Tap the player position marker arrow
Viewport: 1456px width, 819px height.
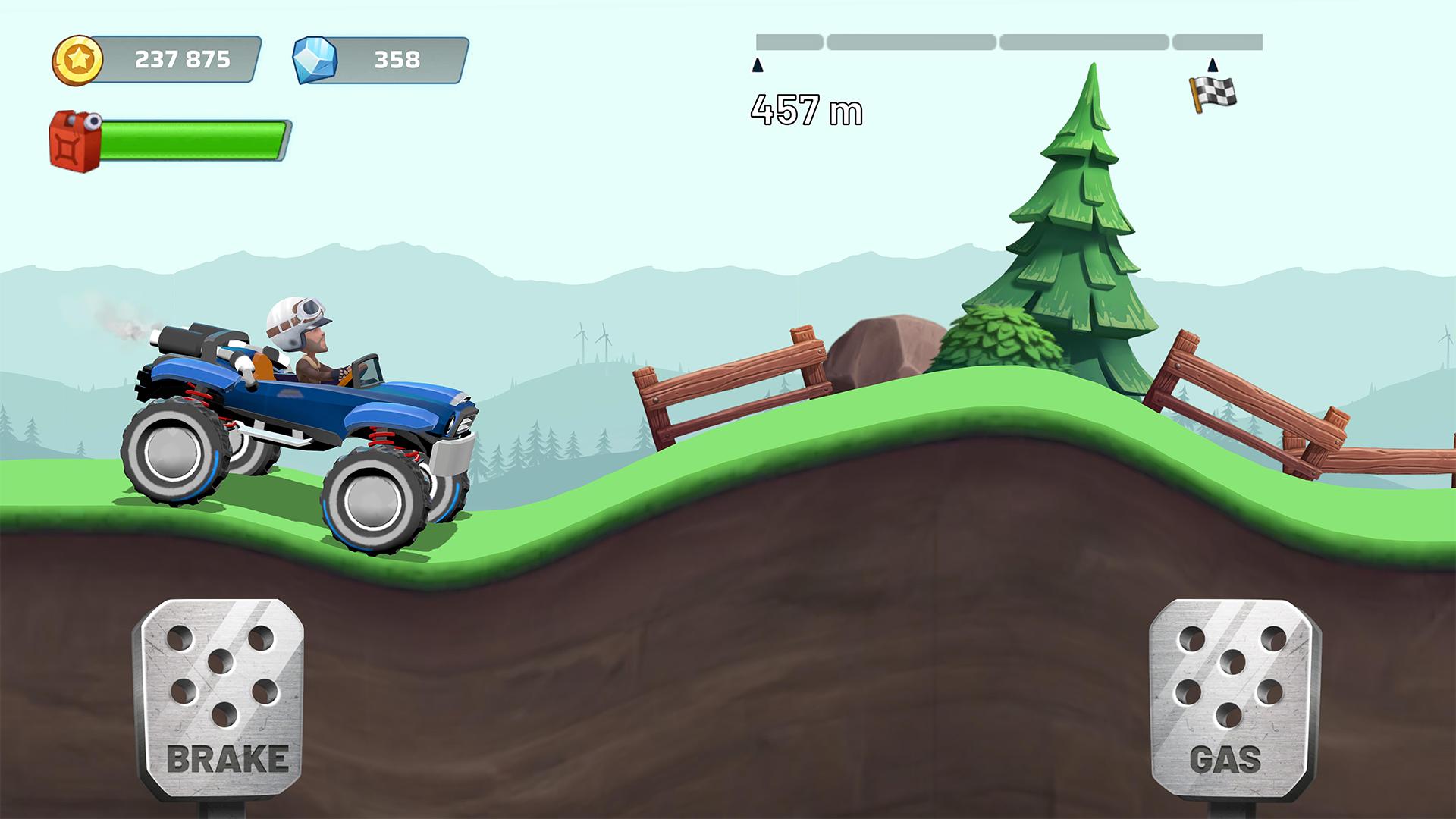click(x=756, y=67)
